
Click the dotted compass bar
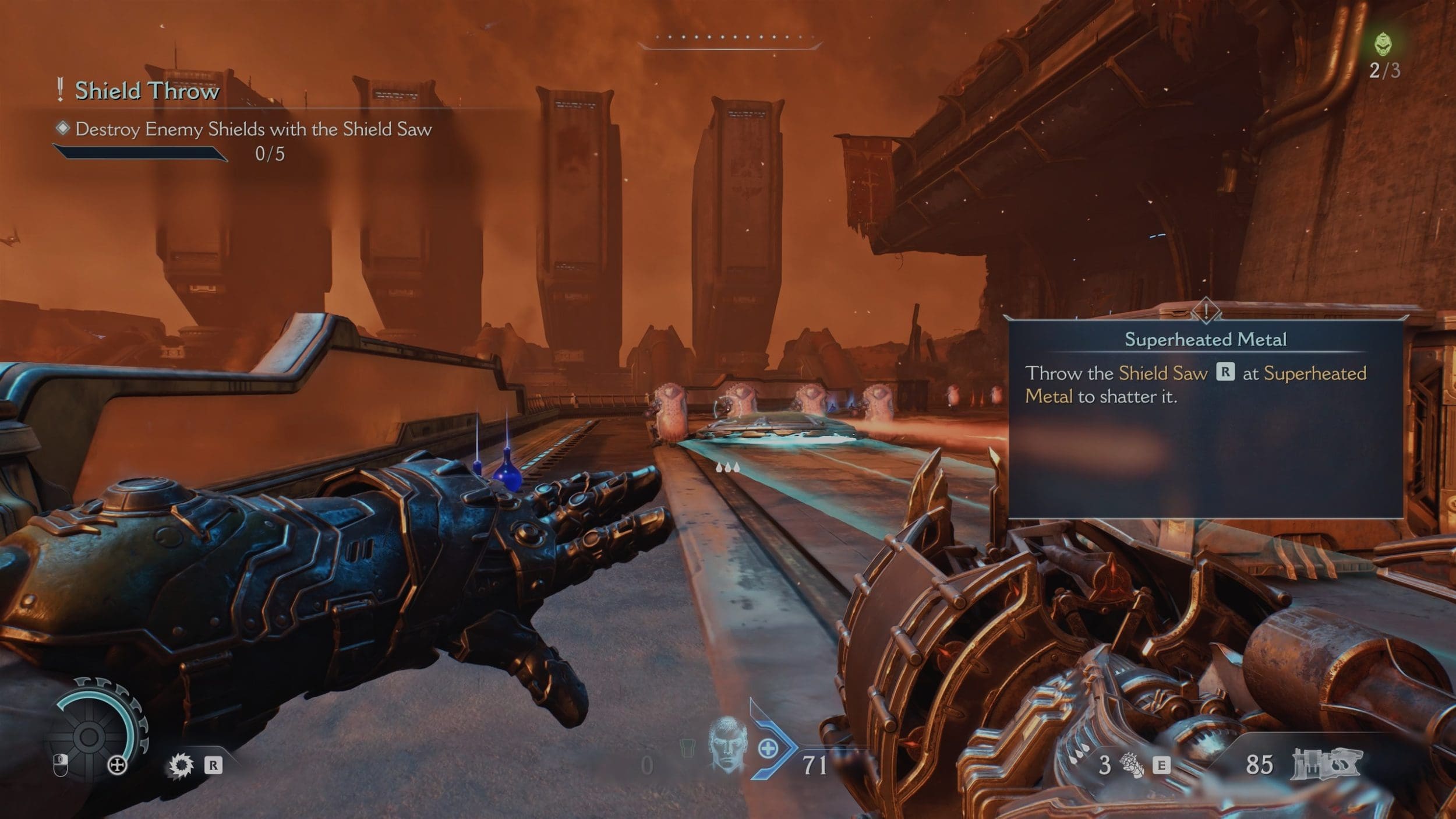point(730,38)
